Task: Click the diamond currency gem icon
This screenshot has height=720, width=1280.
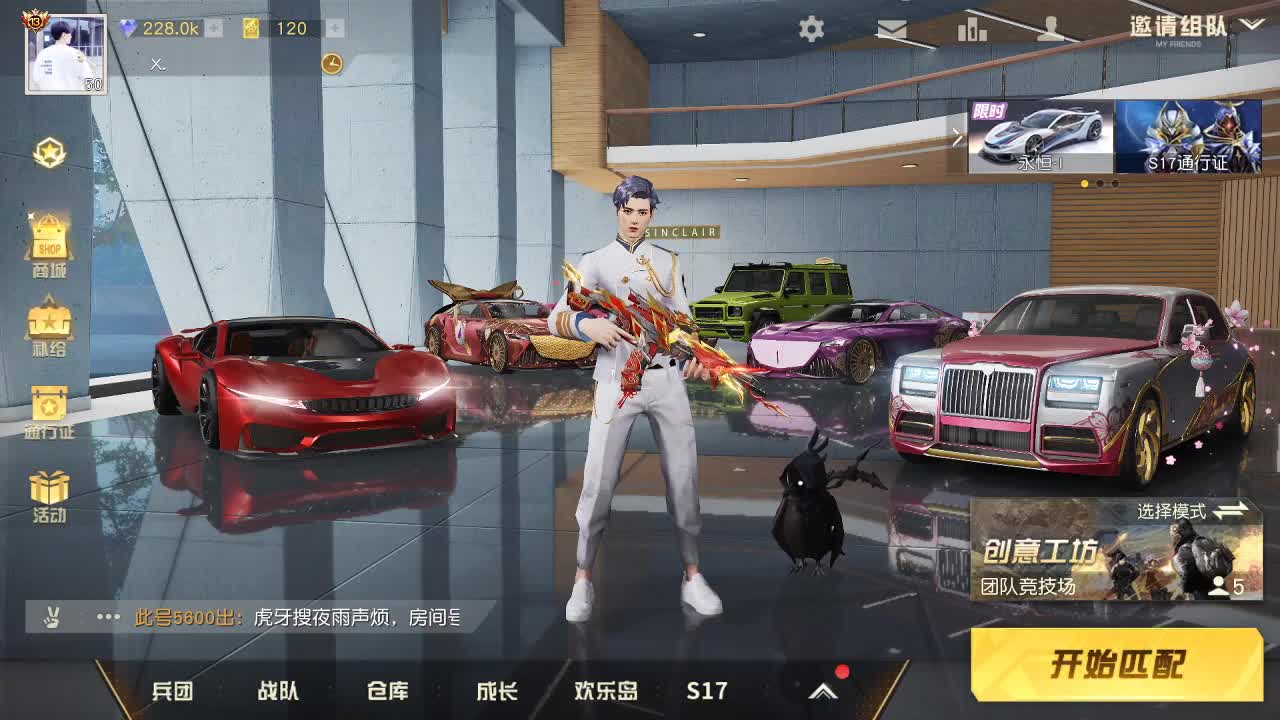Action: click(128, 30)
